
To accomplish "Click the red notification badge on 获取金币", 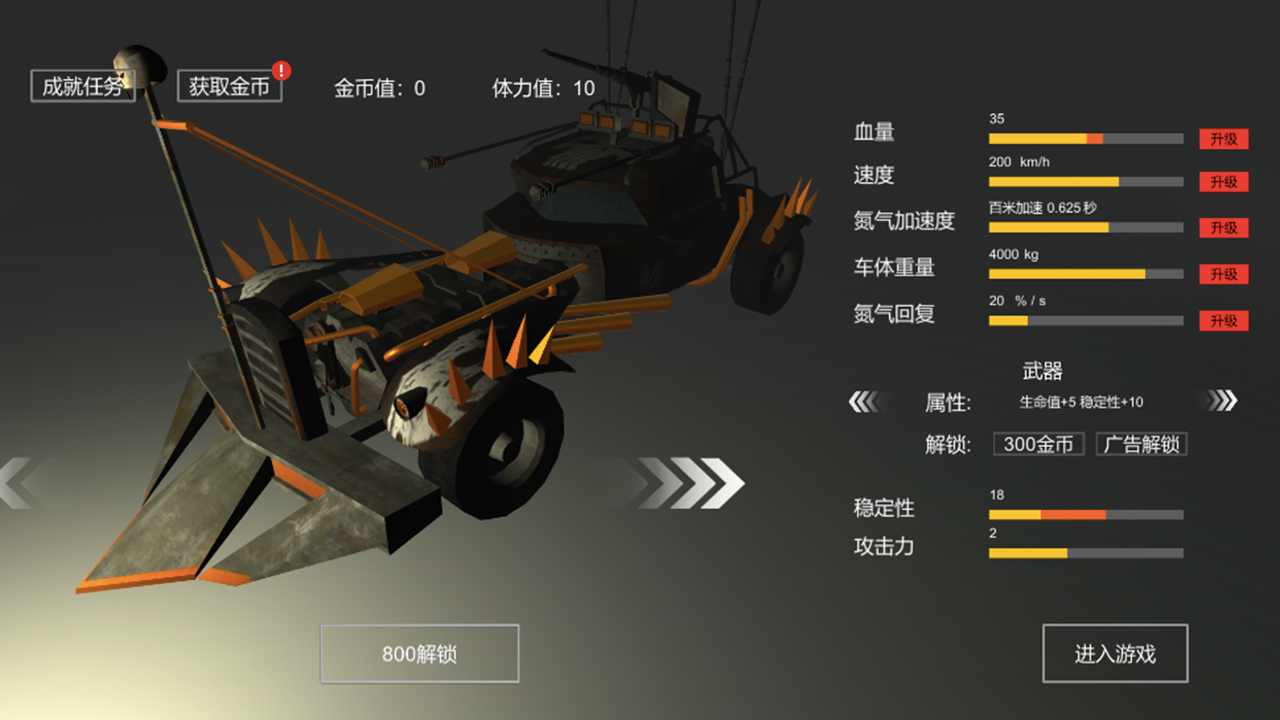I will pos(281,71).
